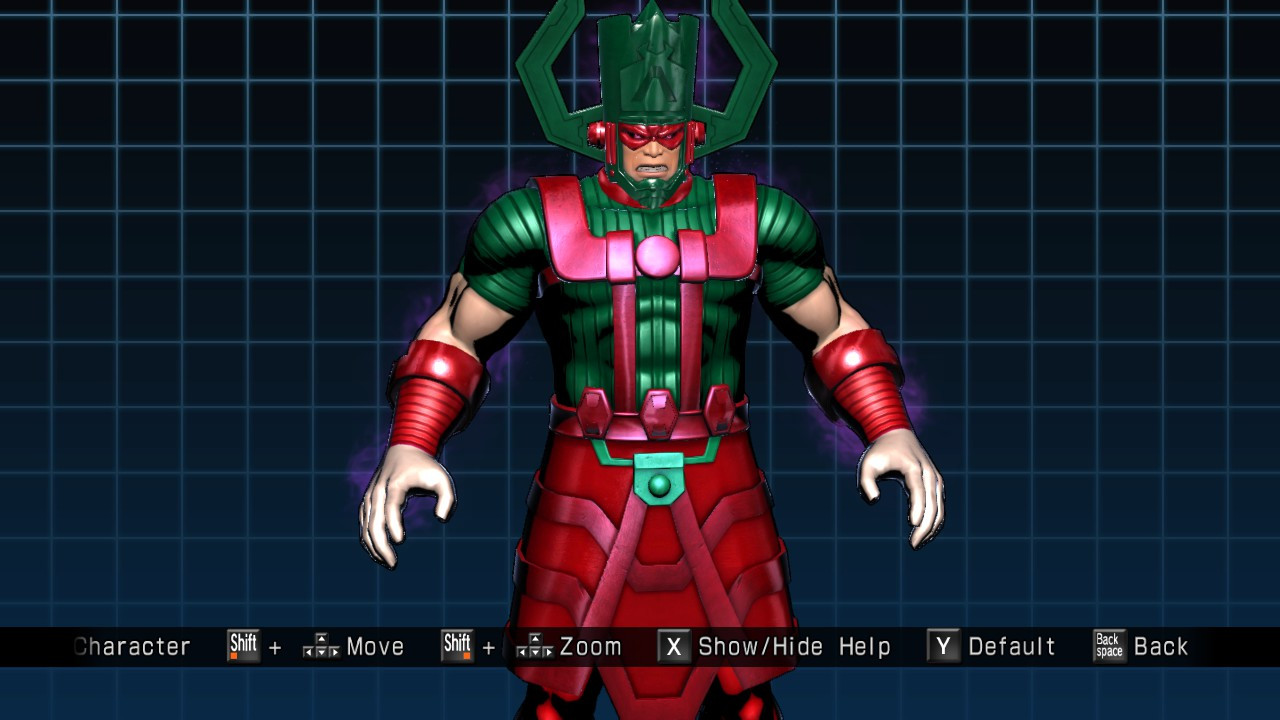Select the Shift key icon beside Zoom
Screen dimensions: 1280x720
[x=456, y=647]
